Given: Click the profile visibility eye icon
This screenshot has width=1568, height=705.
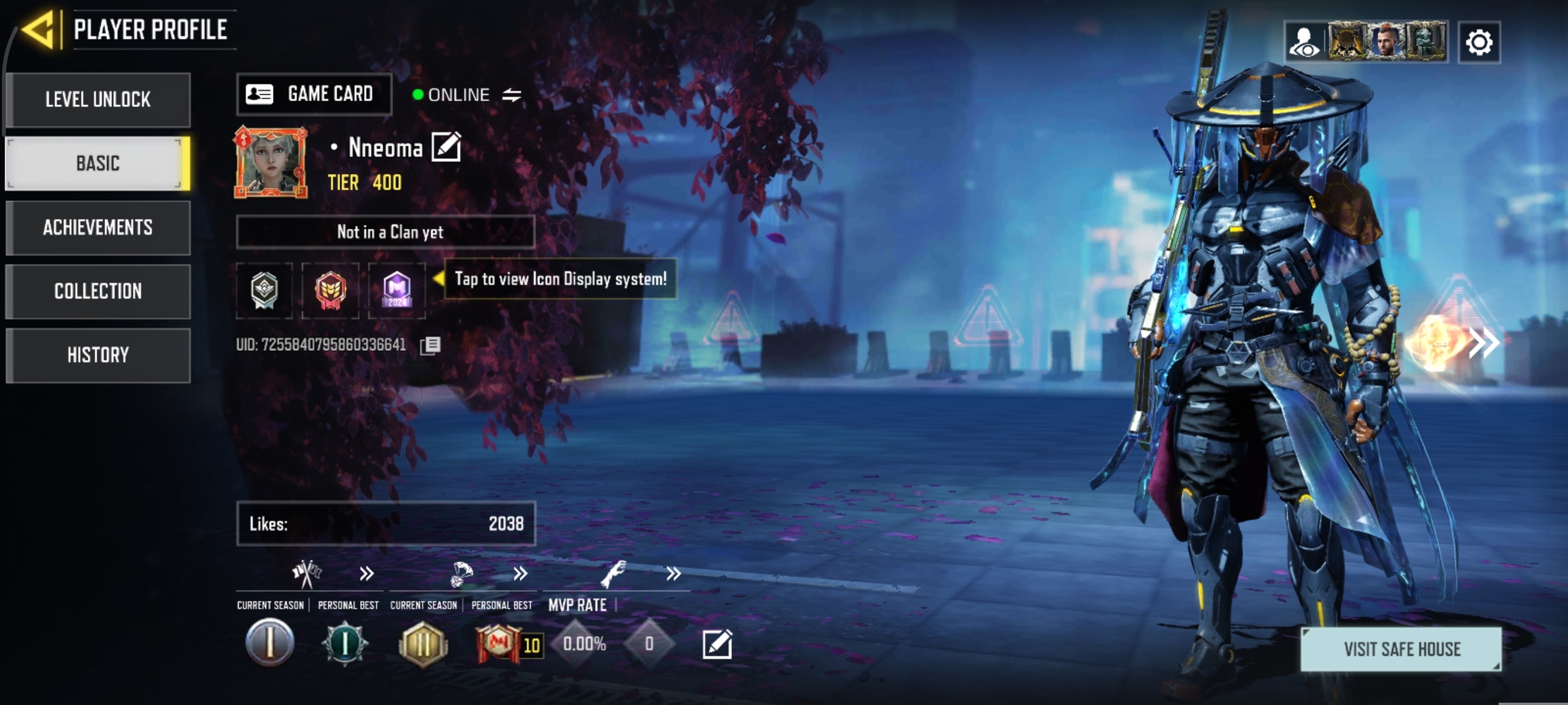Looking at the screenshot, I should point(1304,42).
